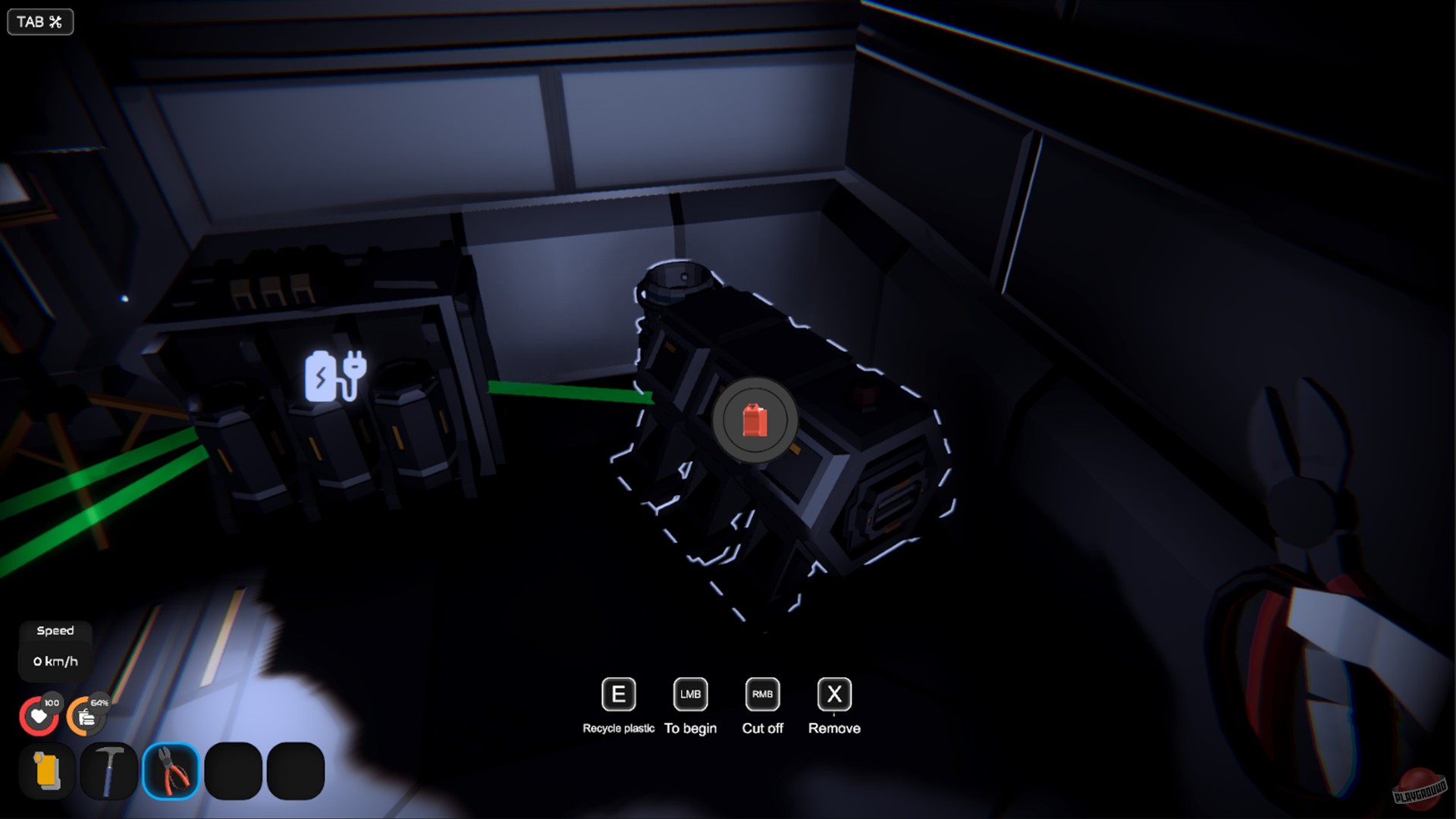Open the TAB wrench menu icon

pyautogui.click(x=39, y=22)
